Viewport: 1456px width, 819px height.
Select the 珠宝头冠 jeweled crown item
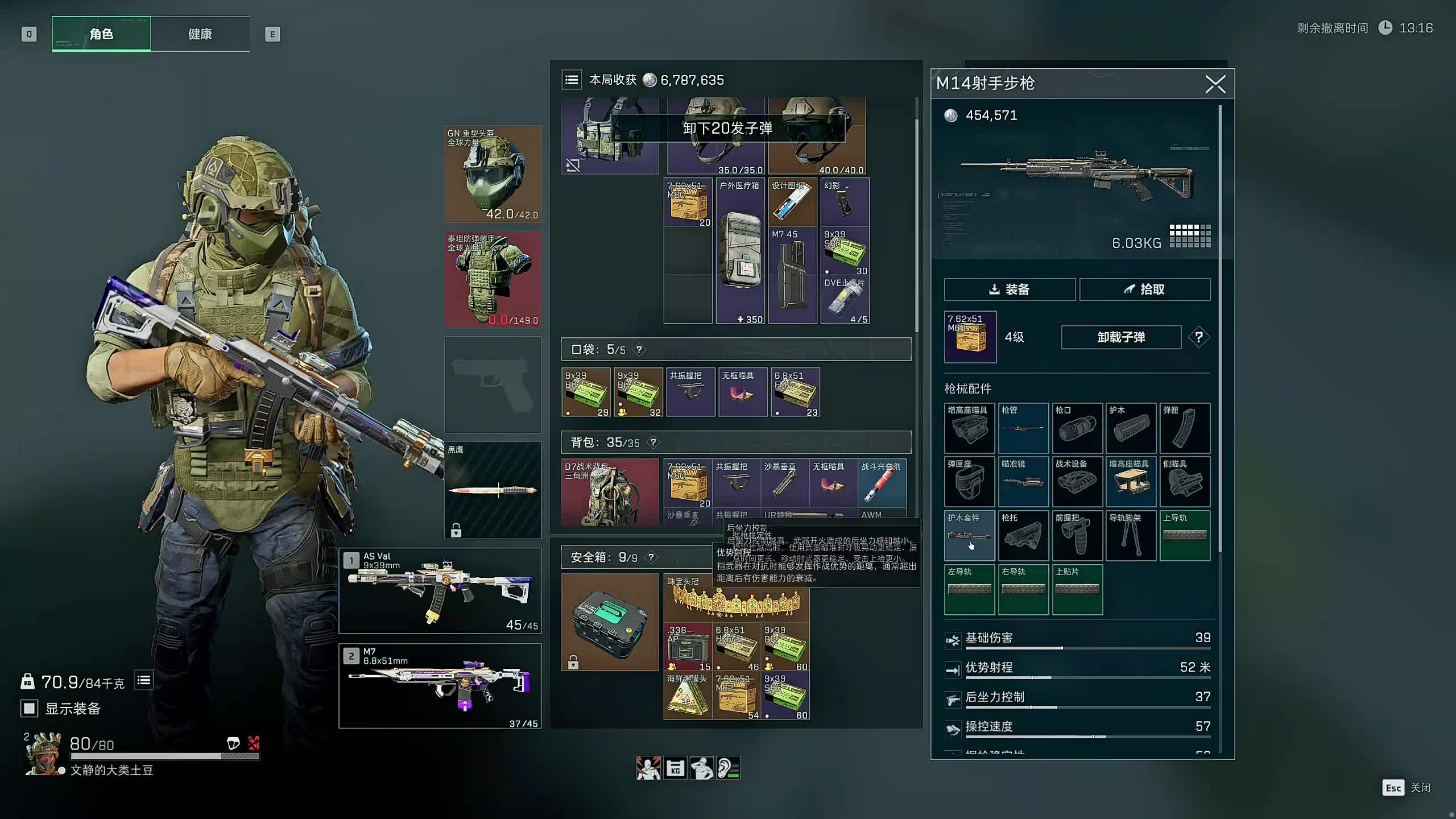click(736, 597)
